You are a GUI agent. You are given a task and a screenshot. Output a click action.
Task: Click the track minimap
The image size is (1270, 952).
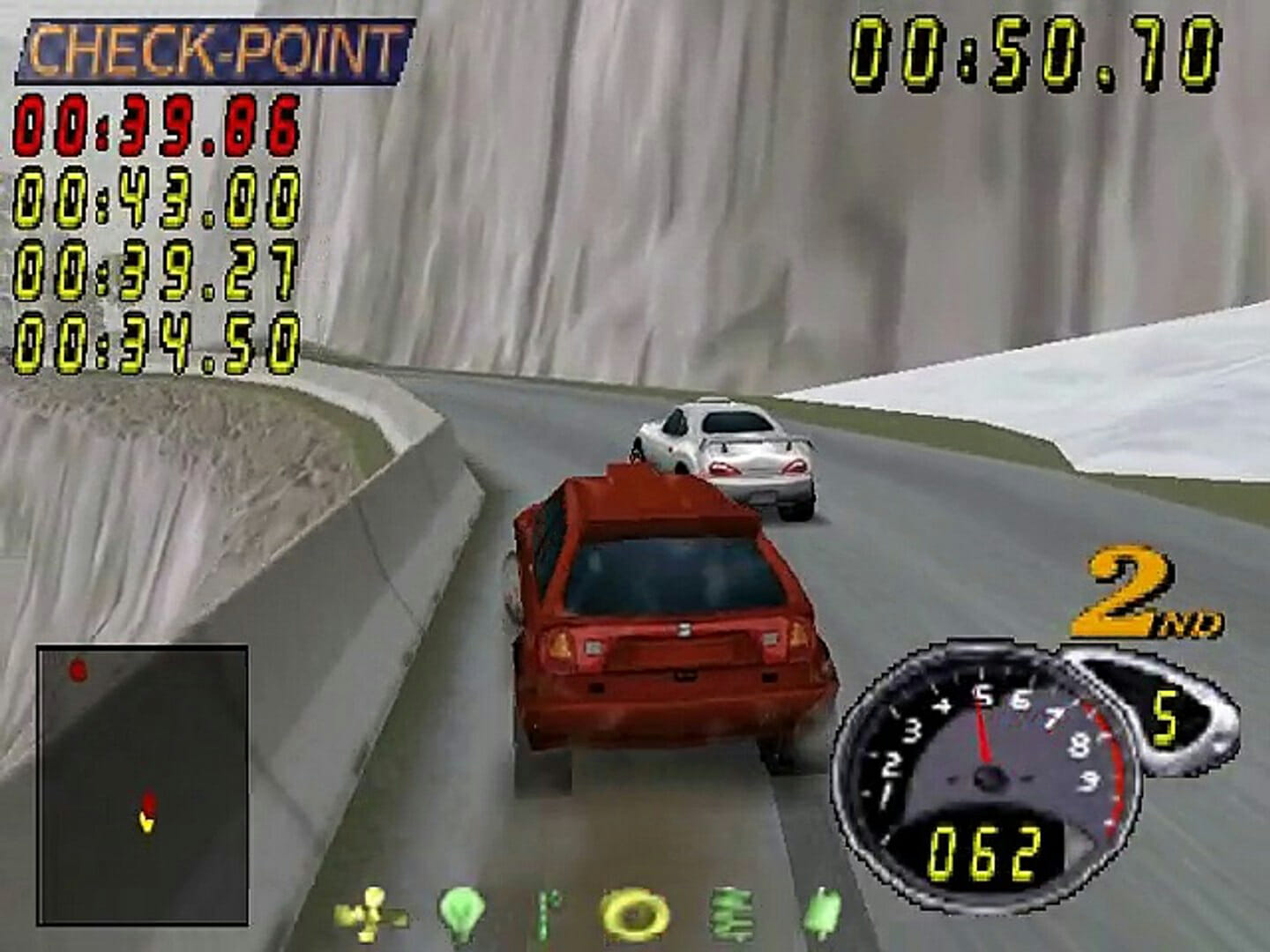[142, 785]
